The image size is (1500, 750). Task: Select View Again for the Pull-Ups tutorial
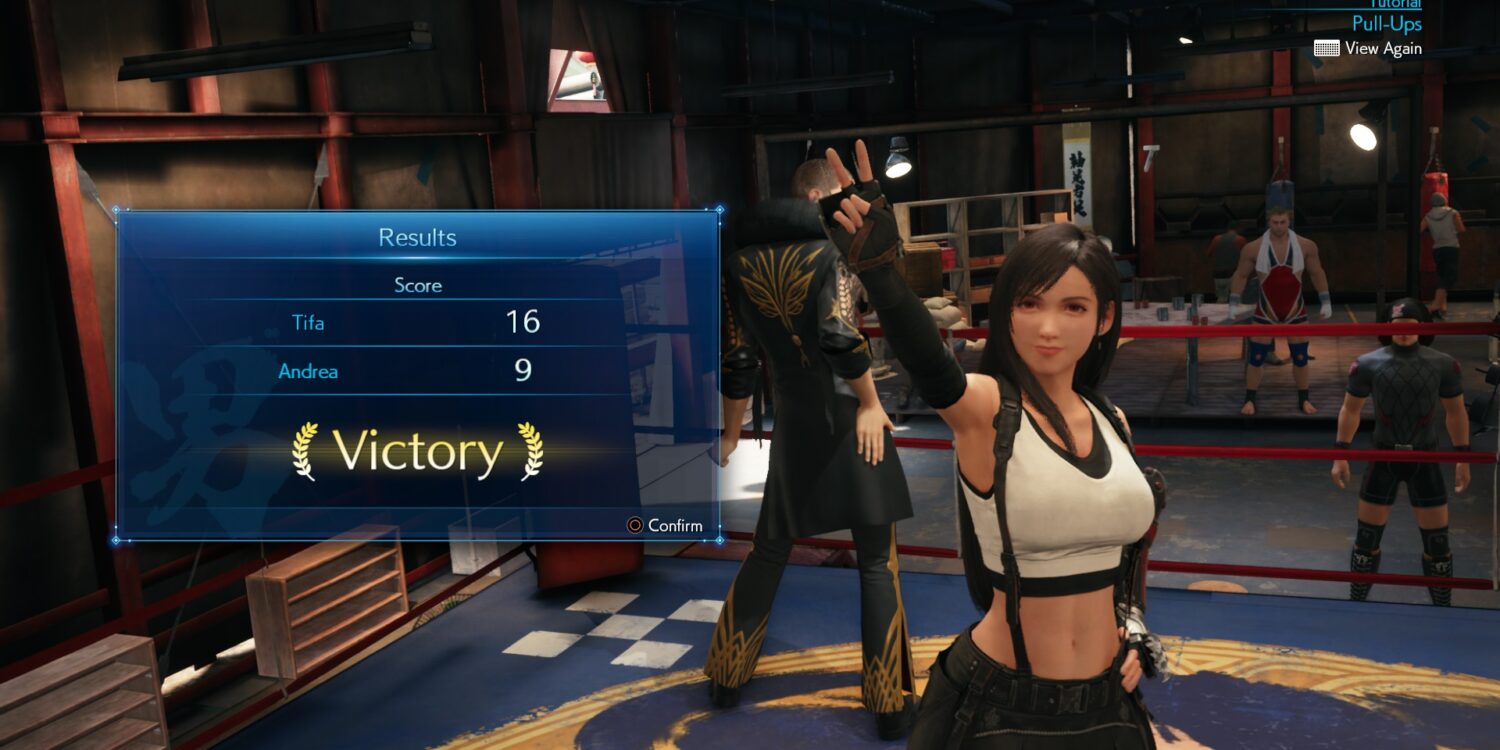tap(1368, 48)
